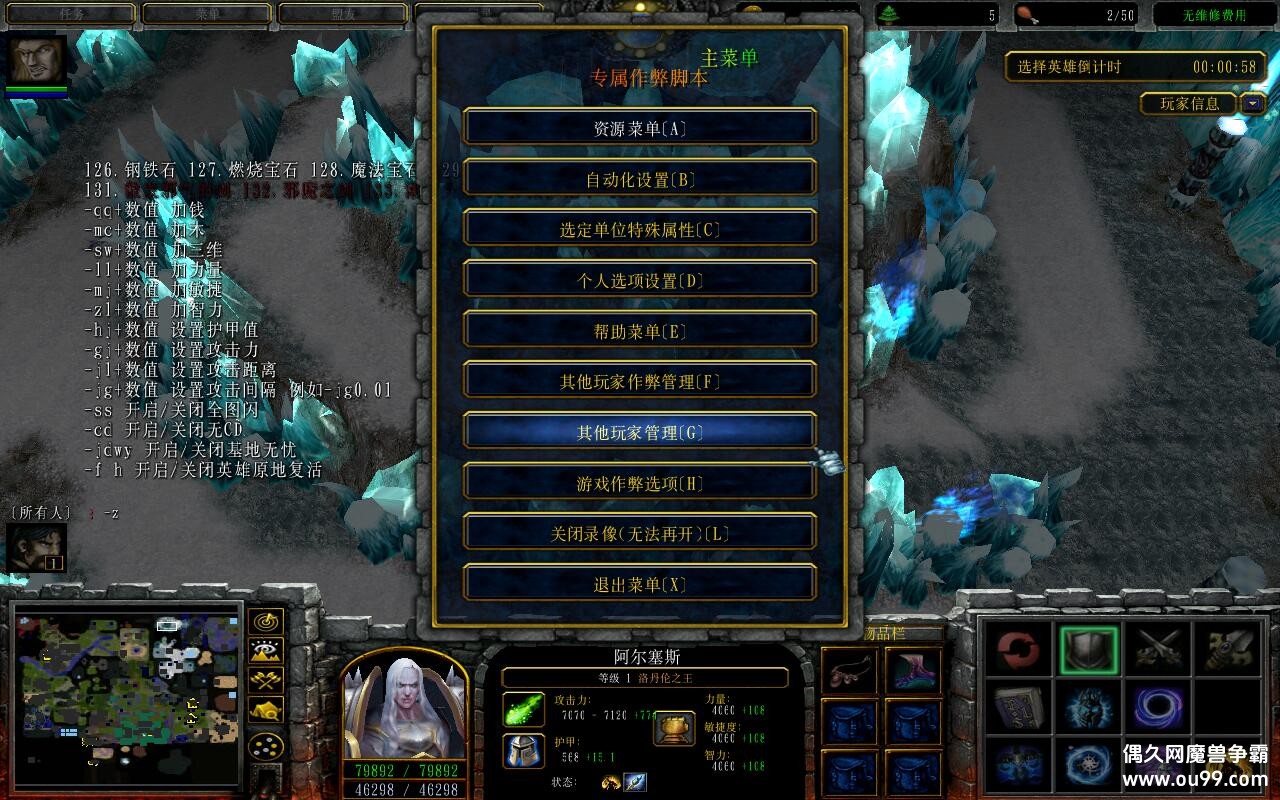Click the 游戏作弊选项[H] button
The height and width of the screenshot is (800, 1280).
(x=640, y=481)
